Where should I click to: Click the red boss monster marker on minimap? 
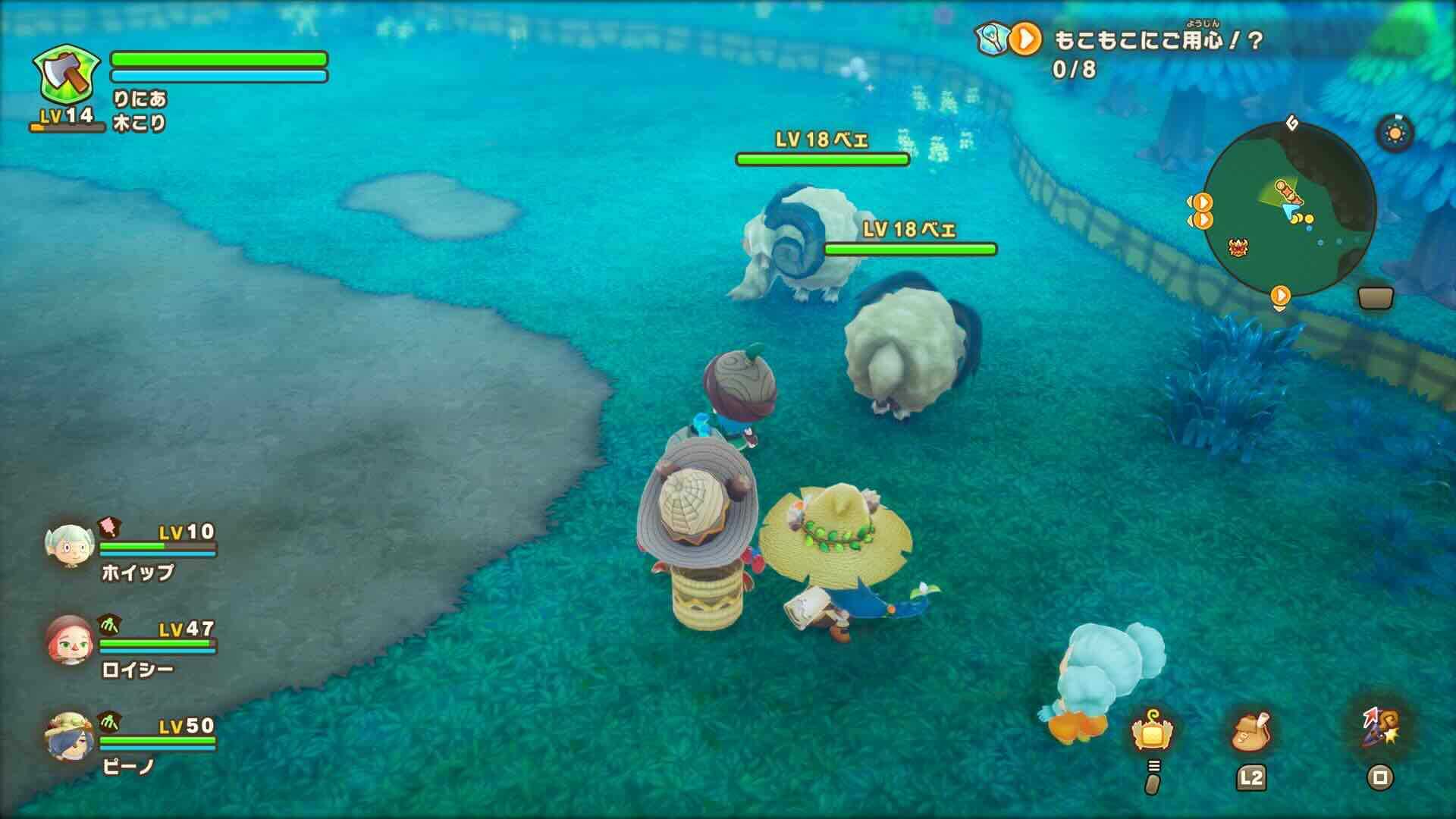pyautogui.click(x=1239, y=246)
